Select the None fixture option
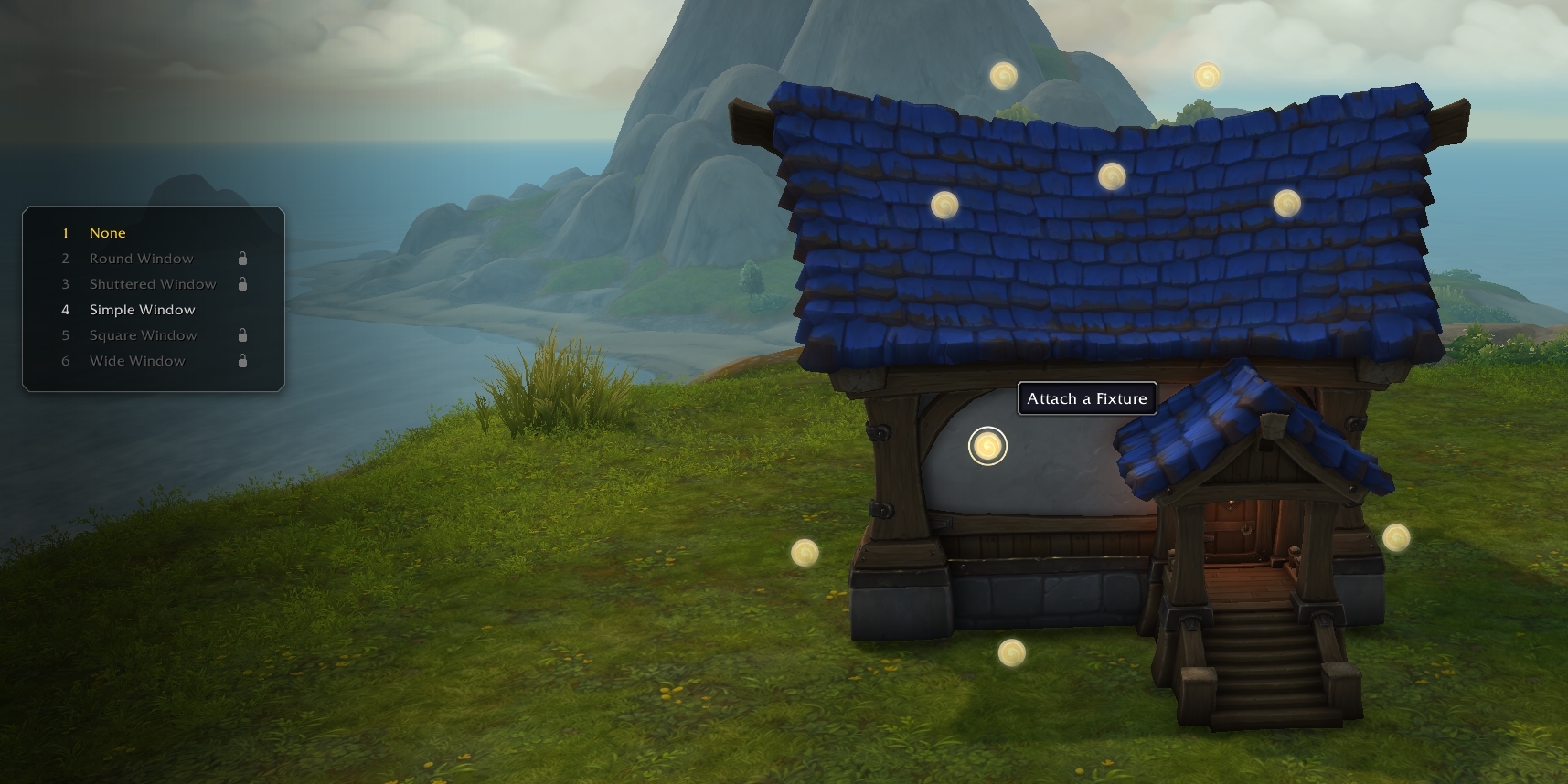This screenshot has height=784, width=1568. pyautogui.click(x=107, y=233)
